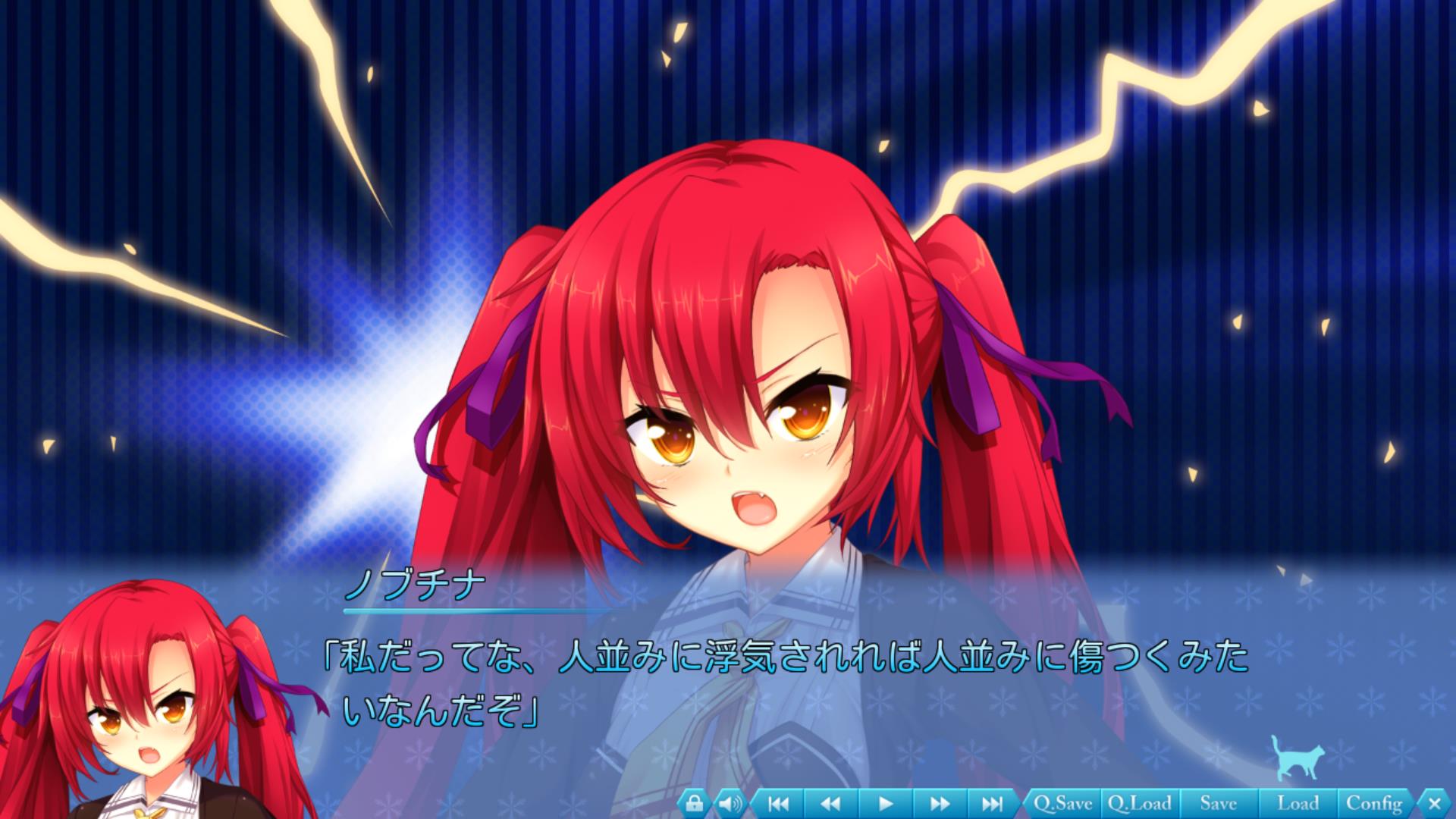Quick save with Q.Save
The image size is (1456, 819).
(x=1062, y=803)
